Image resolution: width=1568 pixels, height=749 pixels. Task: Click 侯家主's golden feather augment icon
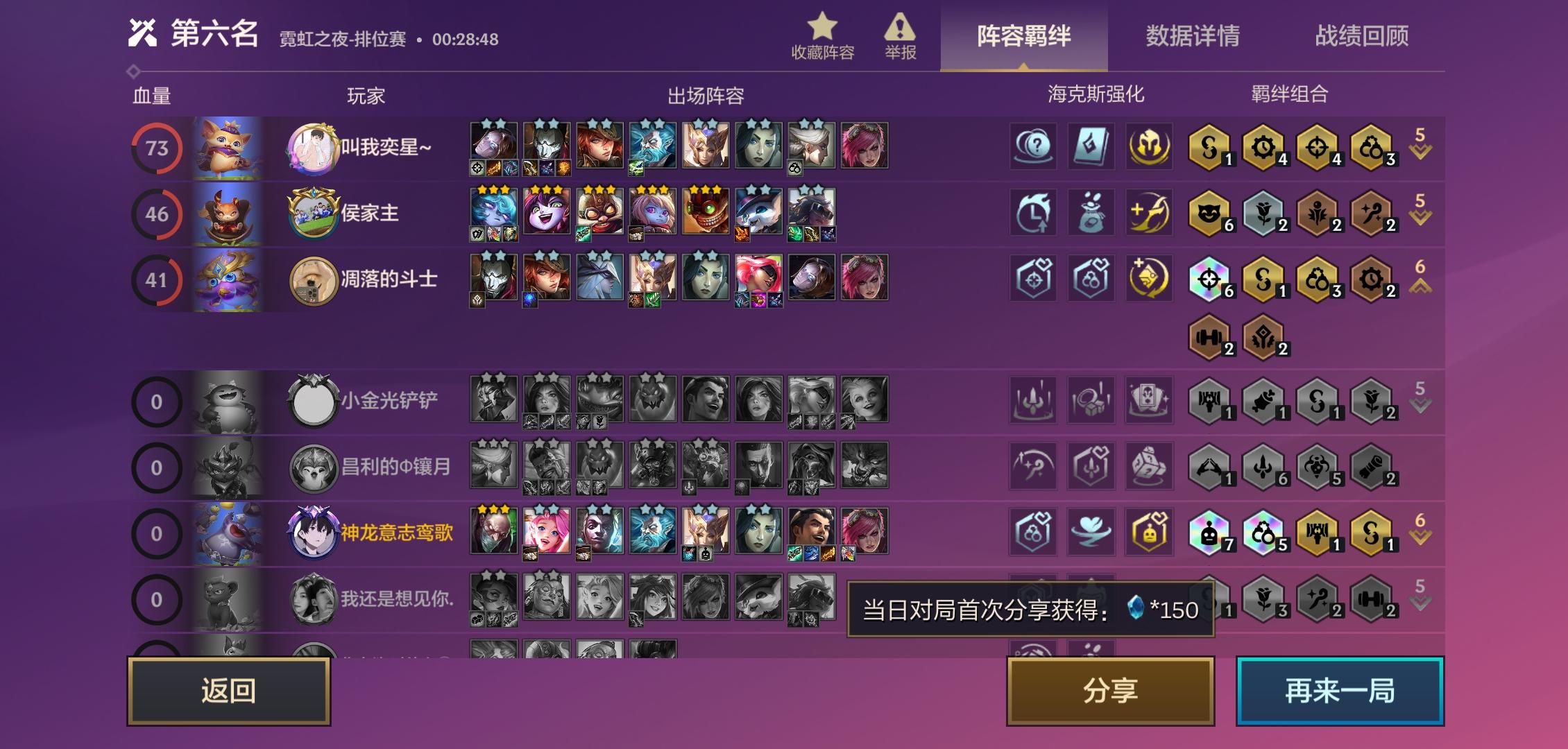[1148, 214]
